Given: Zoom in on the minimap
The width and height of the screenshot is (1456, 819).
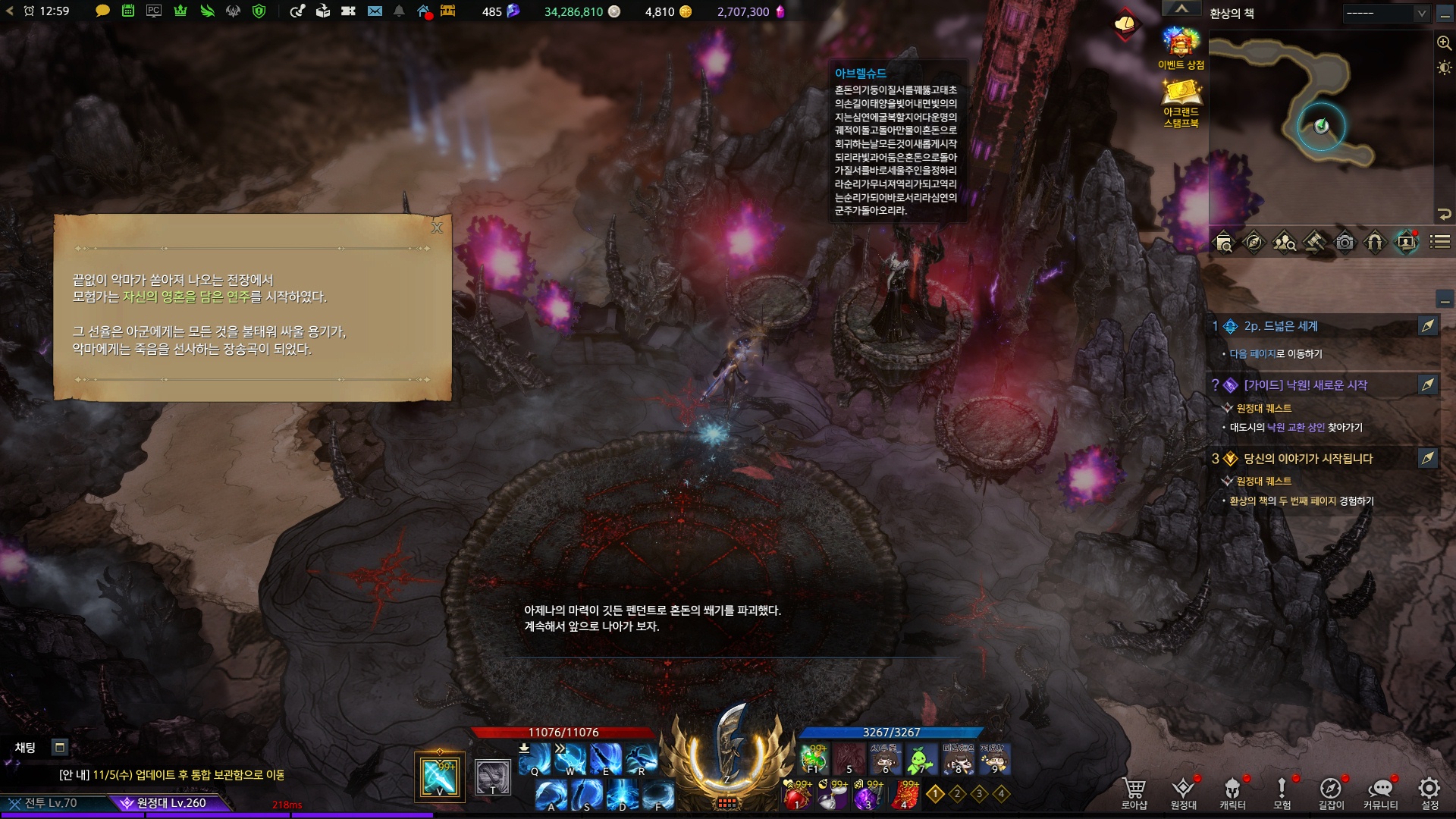Looking at the screenshot, I should click(1444, 43).
